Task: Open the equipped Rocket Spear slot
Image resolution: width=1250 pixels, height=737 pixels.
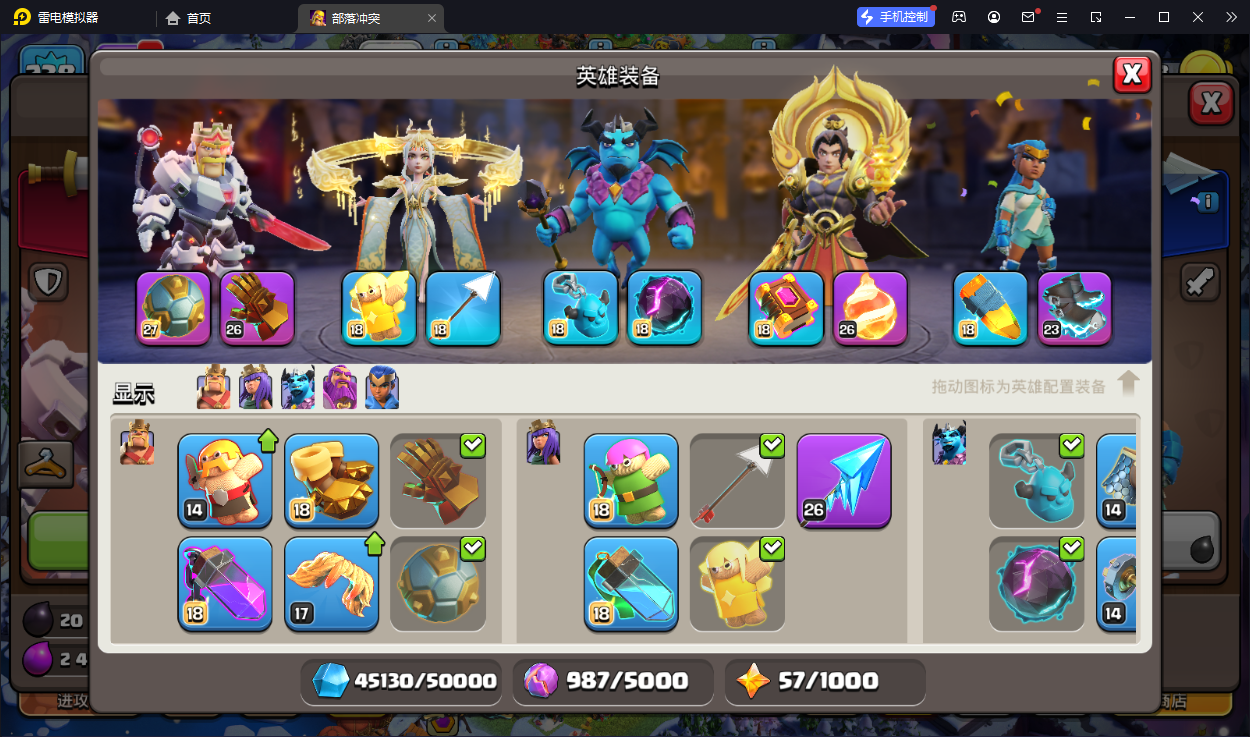Action: click(990, 308)
